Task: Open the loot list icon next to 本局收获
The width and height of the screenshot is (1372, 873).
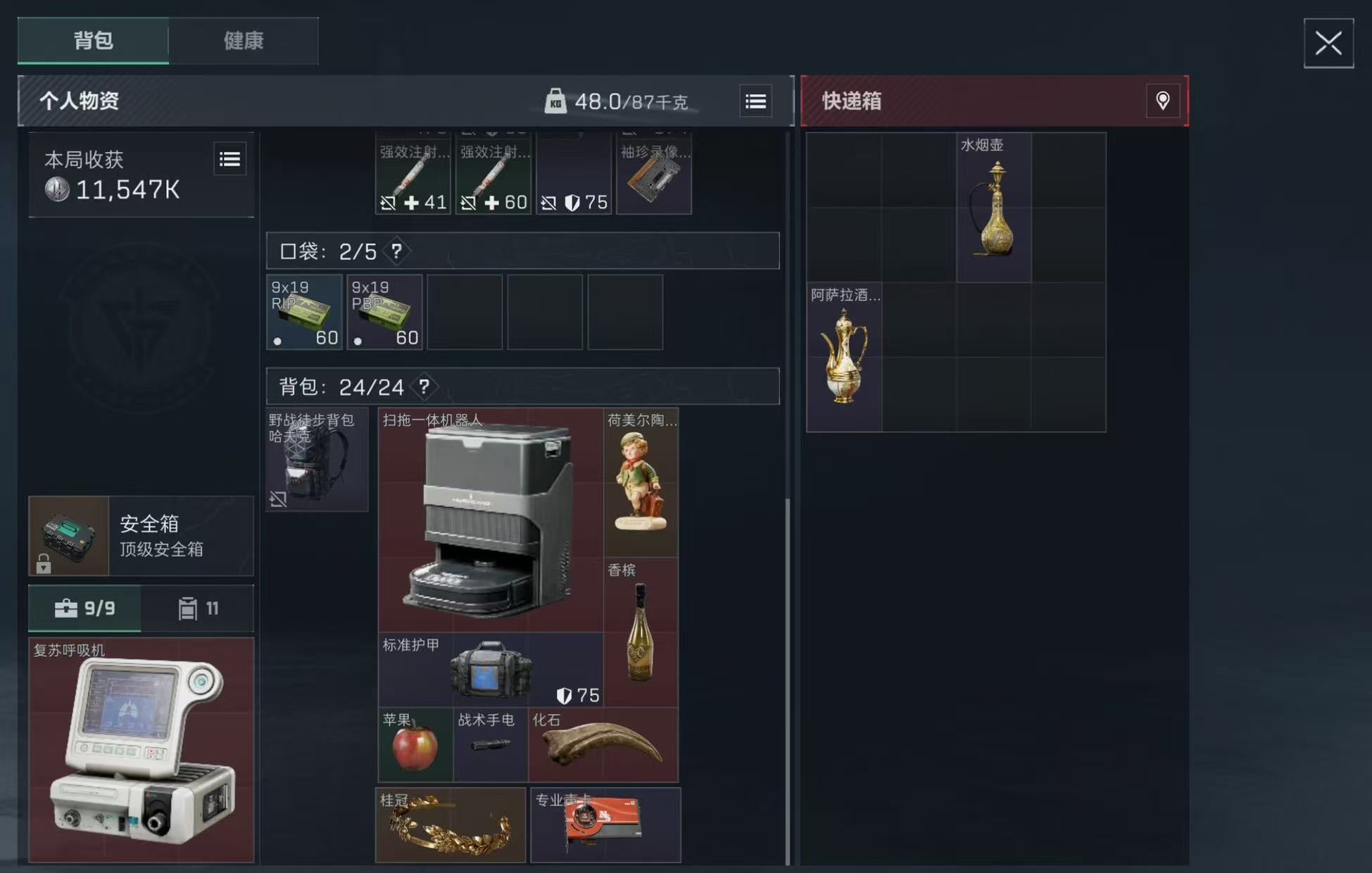Action: [x=229, y=159]
